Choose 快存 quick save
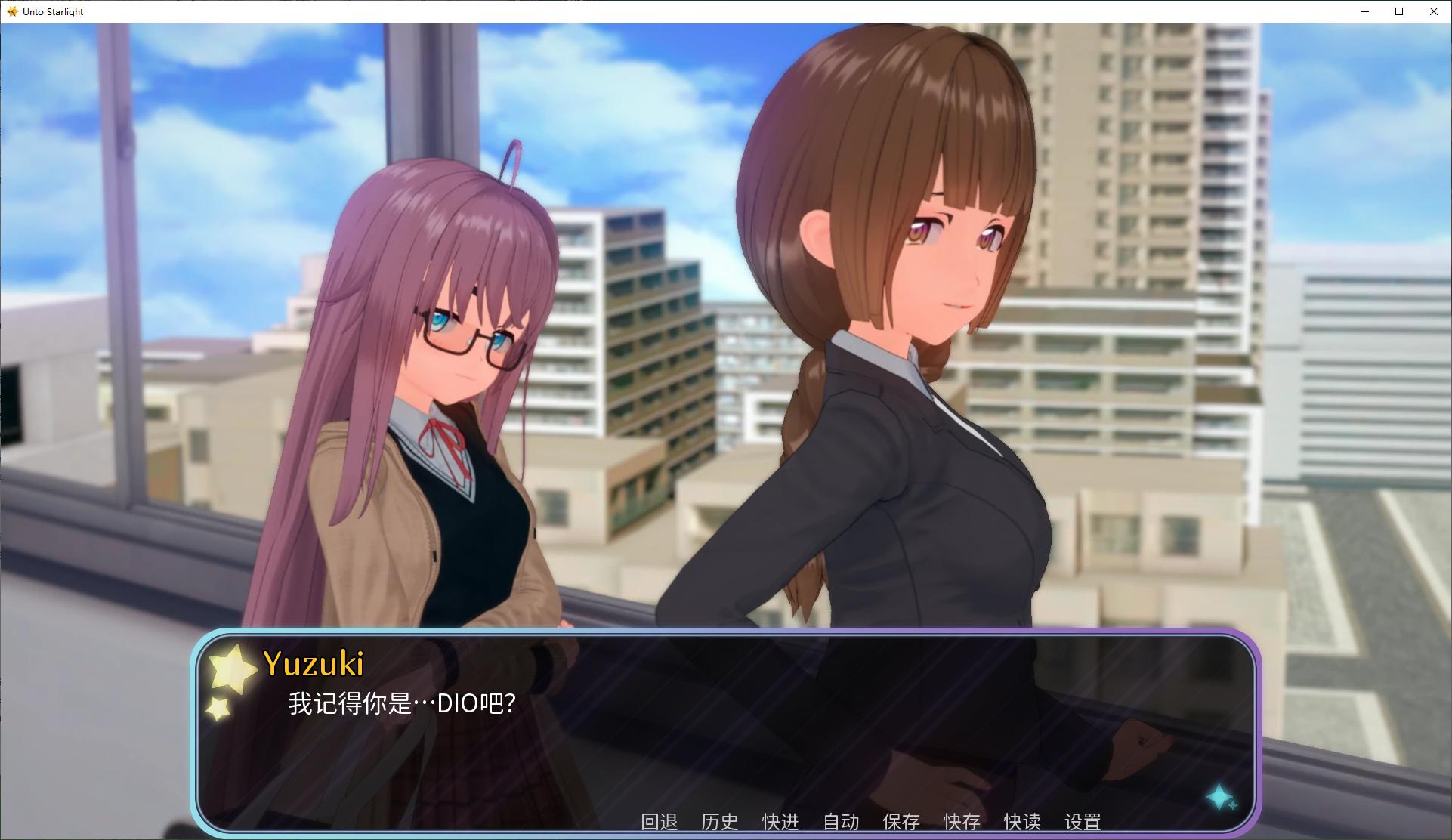Image resolution: width=1452 pixels, height=840 pixels. (x=961, y=821)
